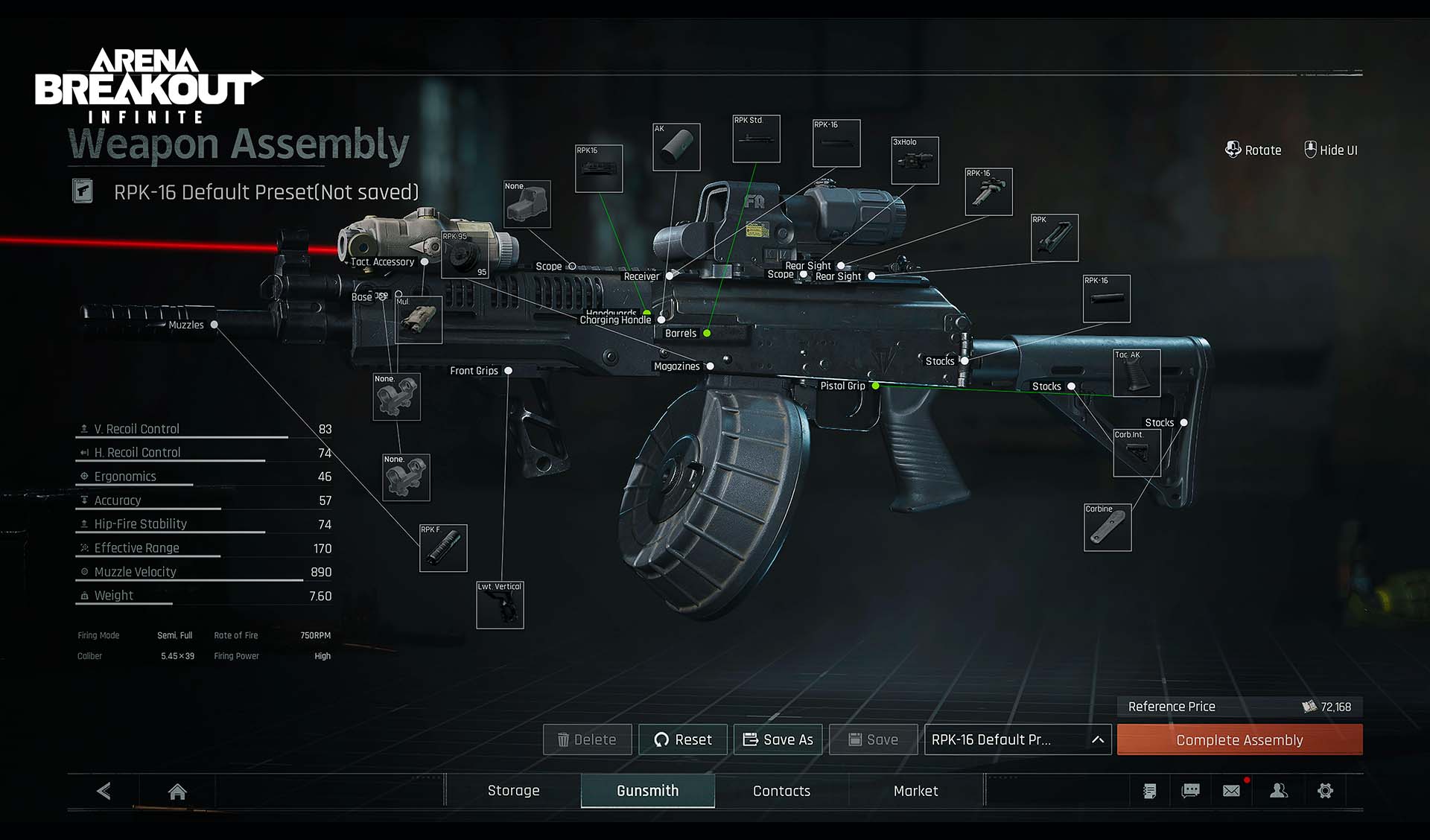Select the Gunsmith tab
The height and width of the screenshot is (840, 1430).
647,791
